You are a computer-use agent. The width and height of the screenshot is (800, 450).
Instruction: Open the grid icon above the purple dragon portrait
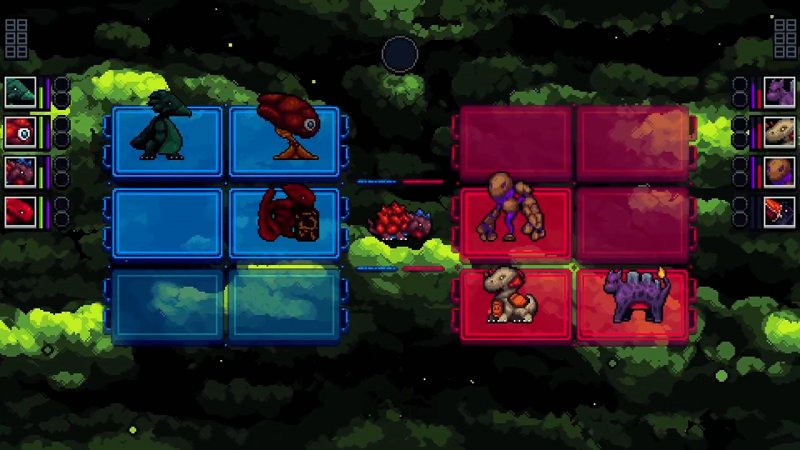pyautogui.click(x=785, y=38)
